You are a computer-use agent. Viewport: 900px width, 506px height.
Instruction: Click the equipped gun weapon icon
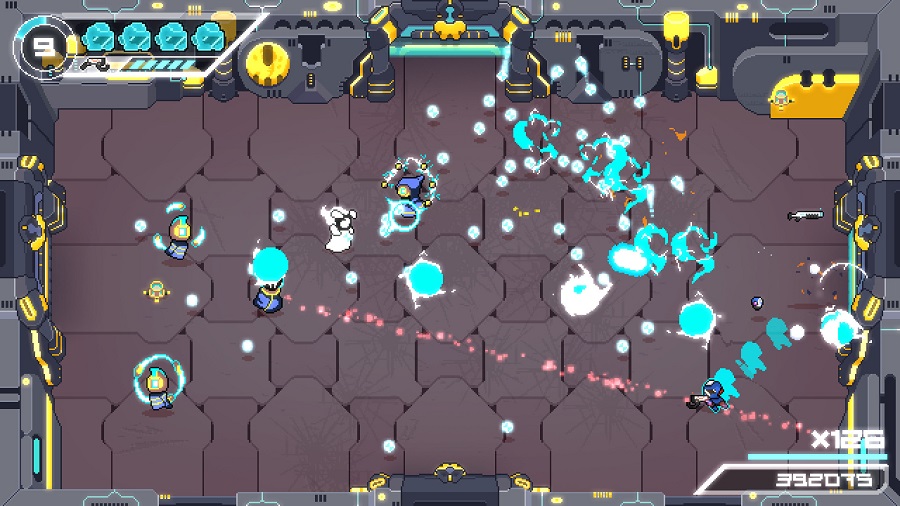click(x=97, y=63)
